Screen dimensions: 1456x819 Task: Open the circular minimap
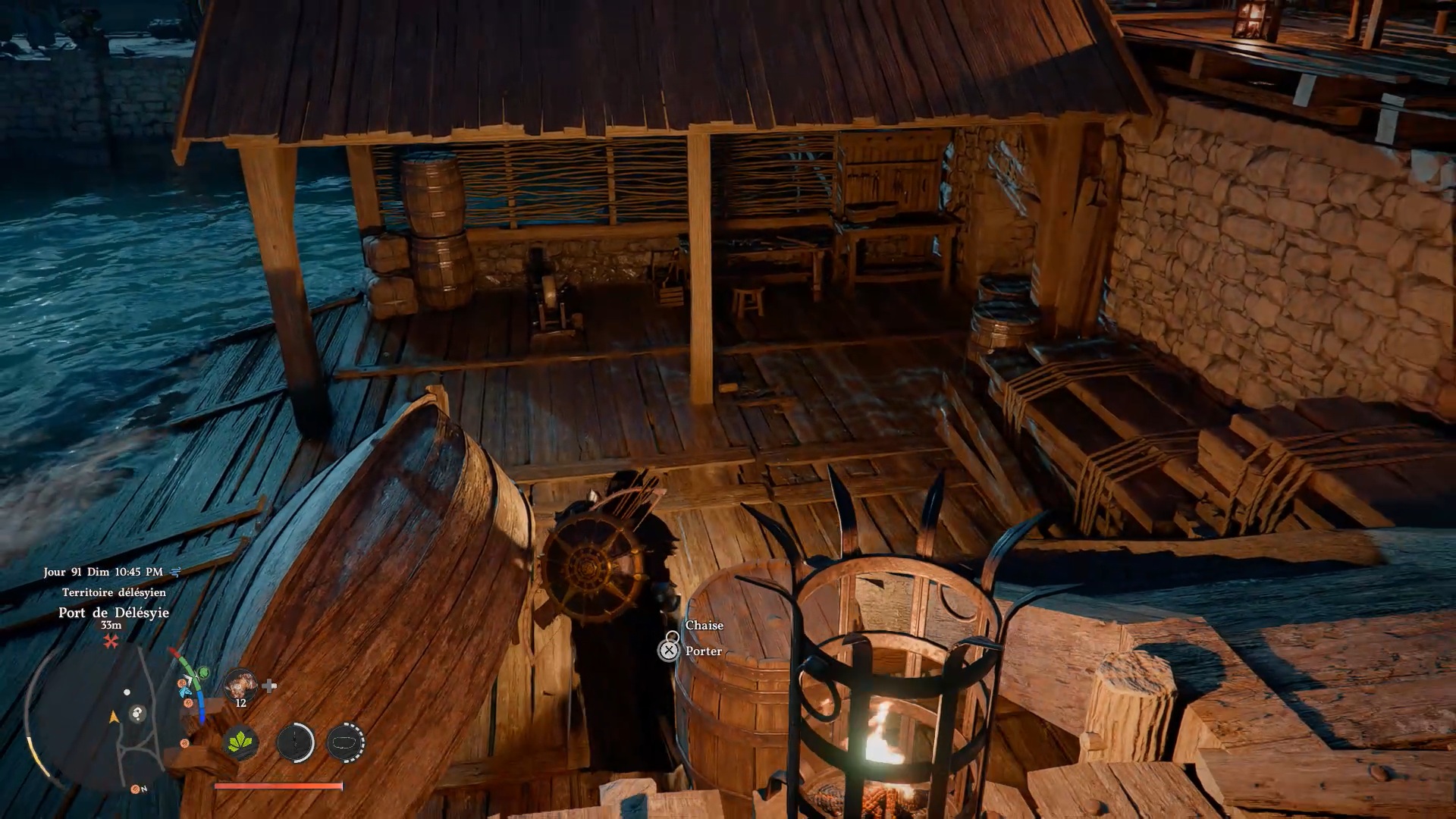pyautogui.click(x=106, y=717)
